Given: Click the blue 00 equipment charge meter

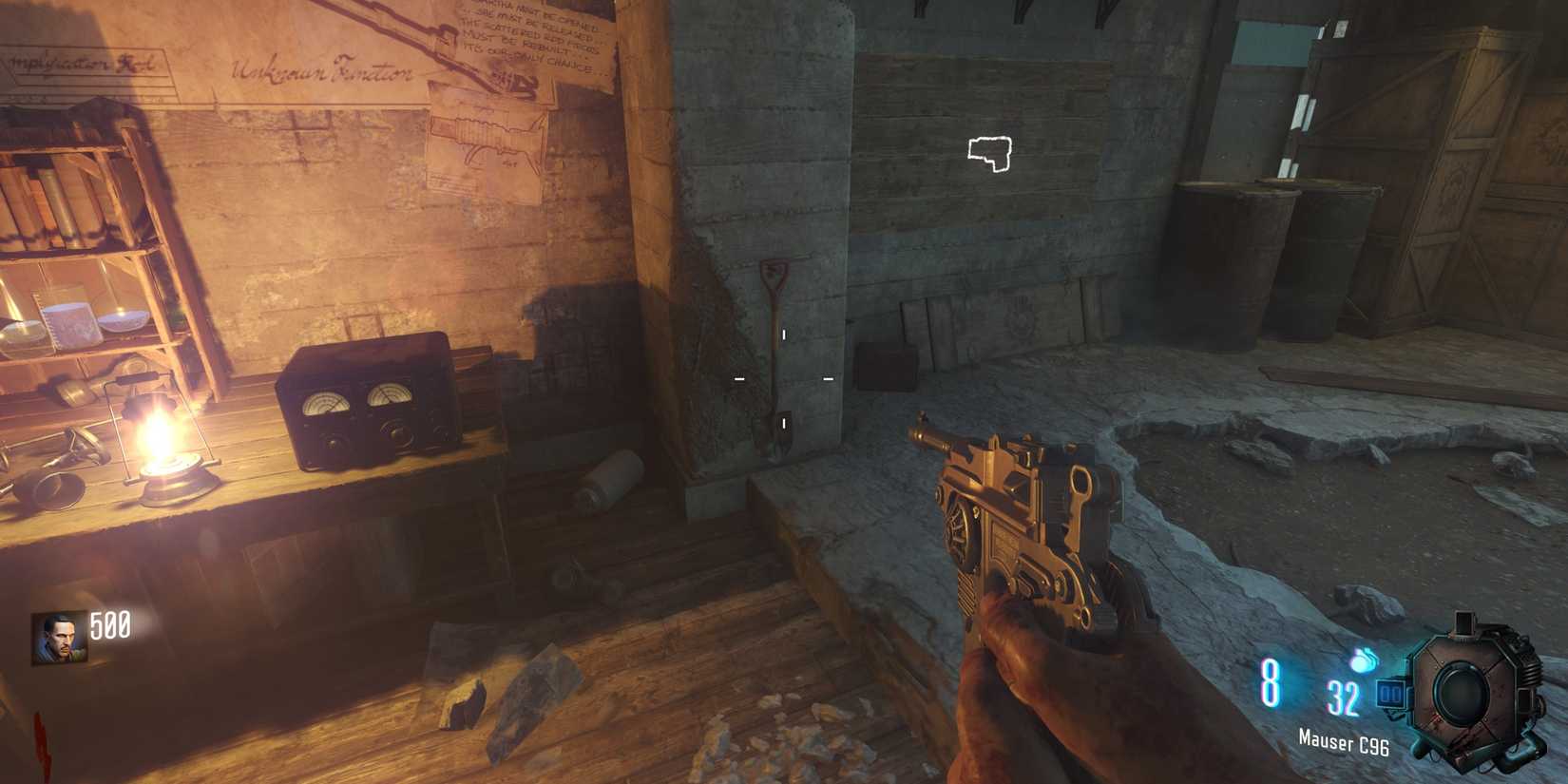Looking at the screenshot, I should [1393, 693].
